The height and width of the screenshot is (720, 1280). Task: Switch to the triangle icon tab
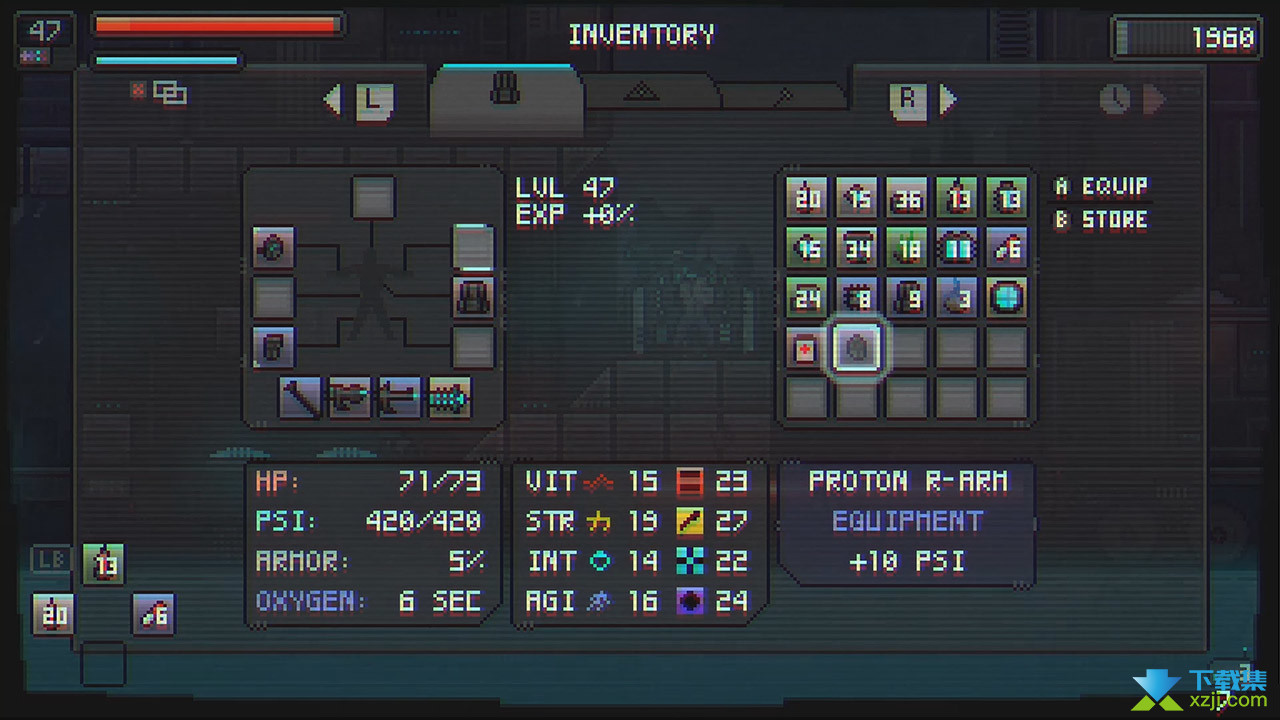(x=641, y=93)
